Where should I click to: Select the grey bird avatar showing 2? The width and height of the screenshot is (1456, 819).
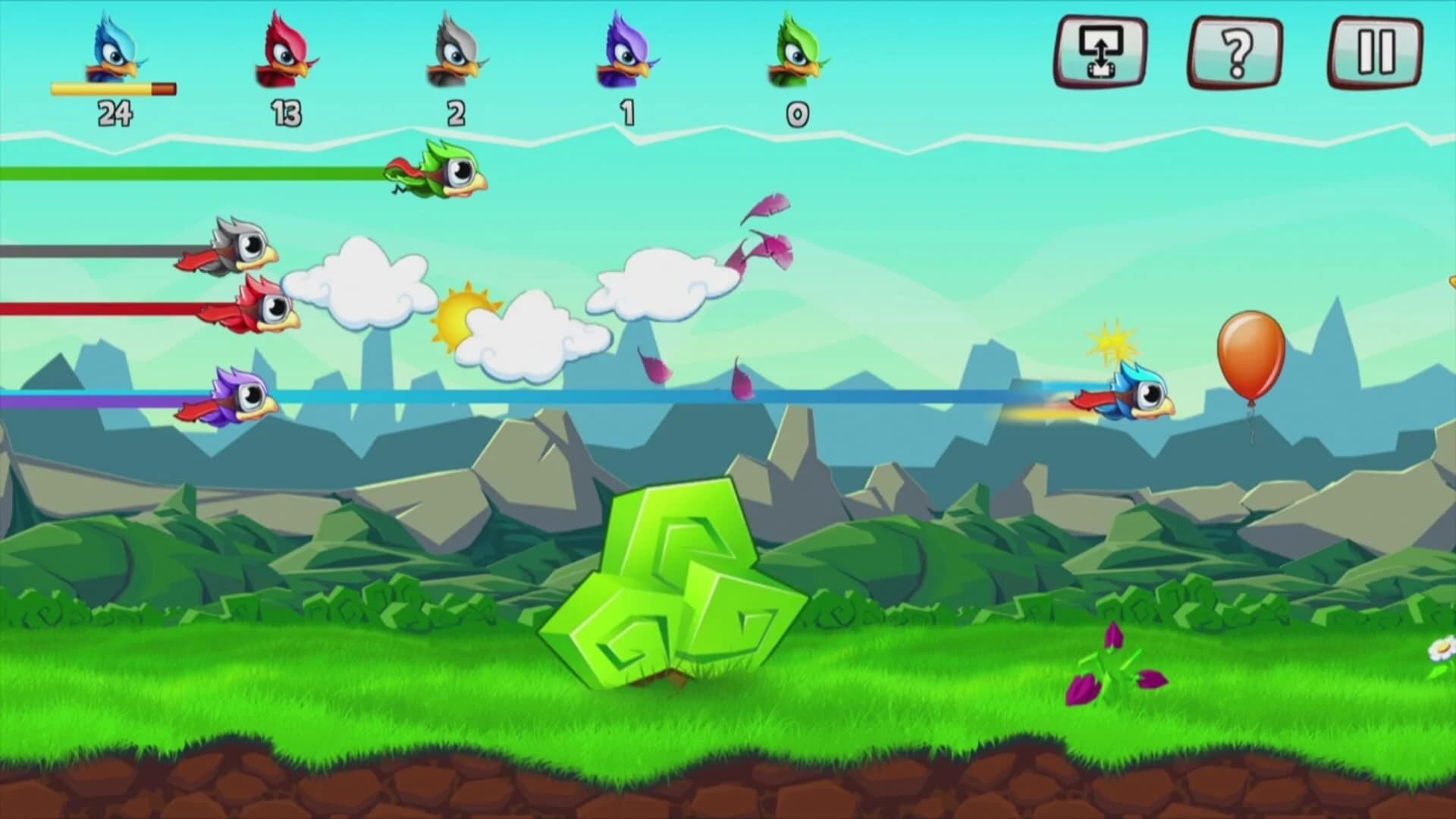click(x=453, y=53)
